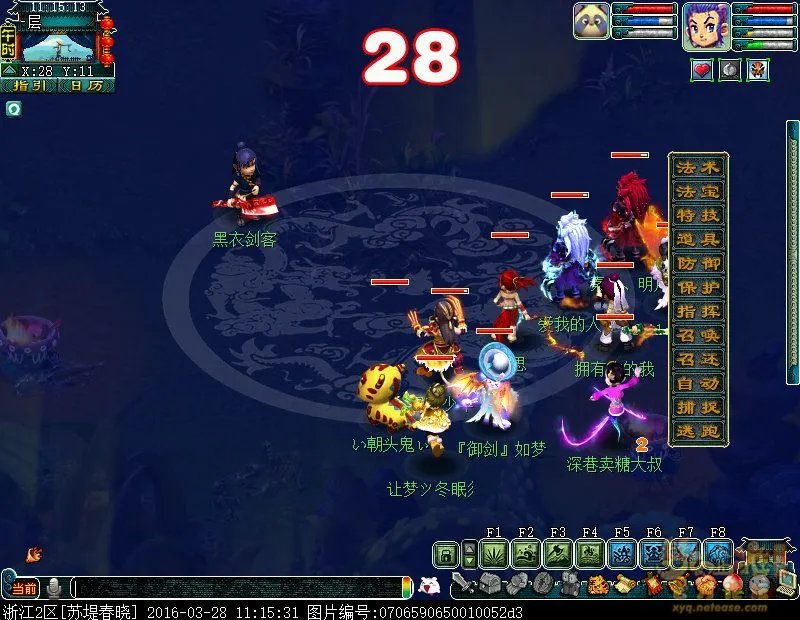Activate the F1 hotkey skill slot
This screenshot has height=620, width=800.
494,554
